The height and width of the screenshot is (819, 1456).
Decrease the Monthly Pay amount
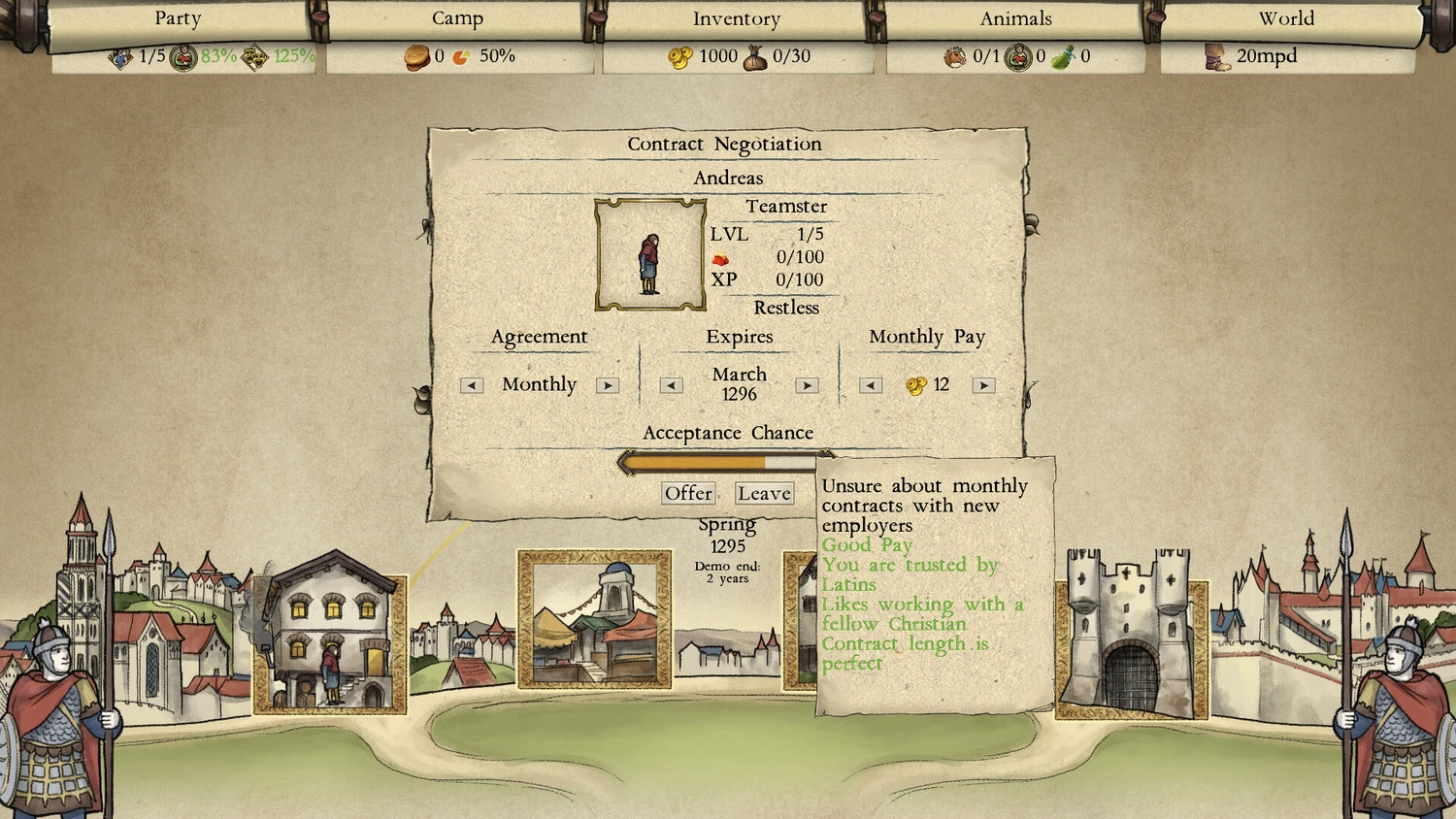[x=871, y=385]
